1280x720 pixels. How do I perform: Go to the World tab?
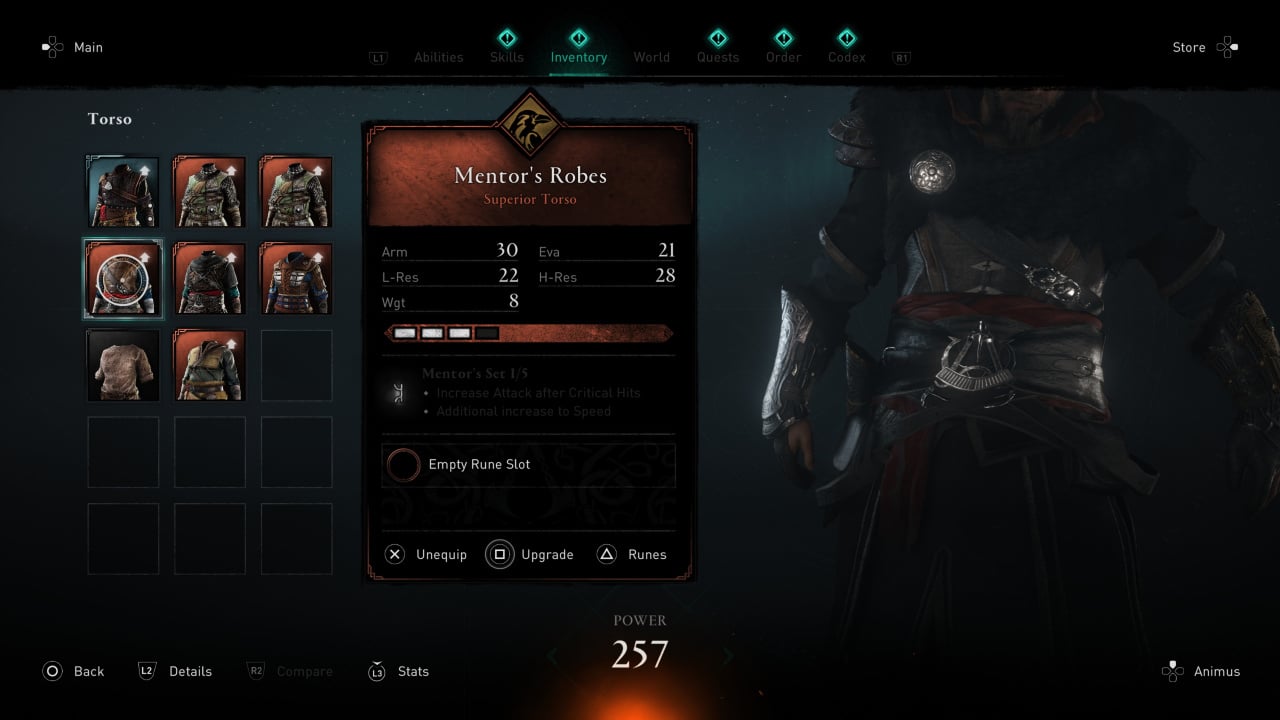(652, 57)
